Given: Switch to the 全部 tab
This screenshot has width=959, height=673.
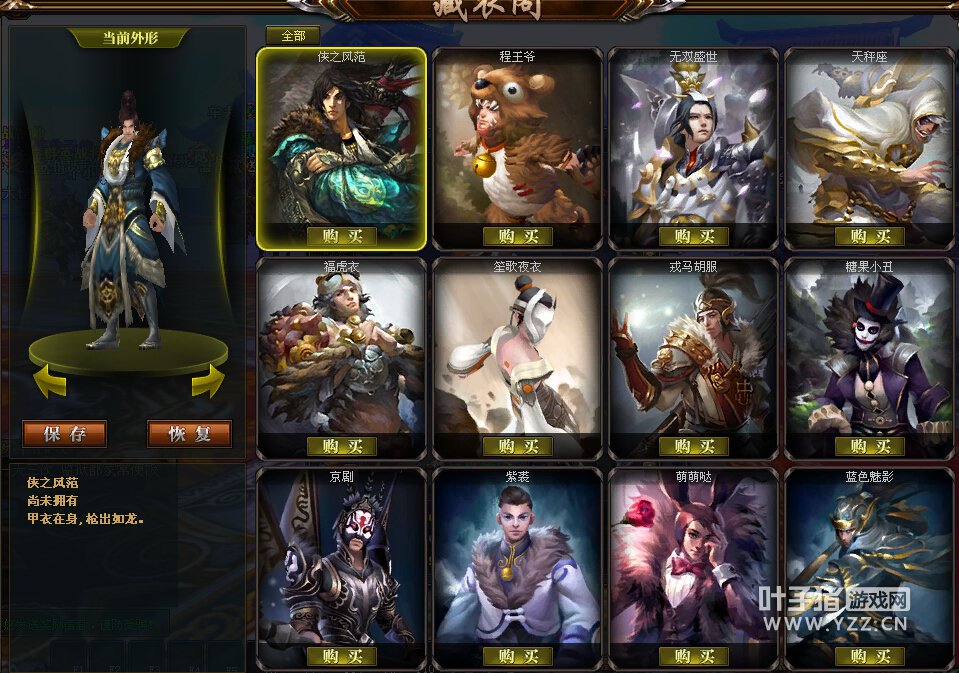Looking at the screenshot, I should pyautogui.click(x=293, y=35).
